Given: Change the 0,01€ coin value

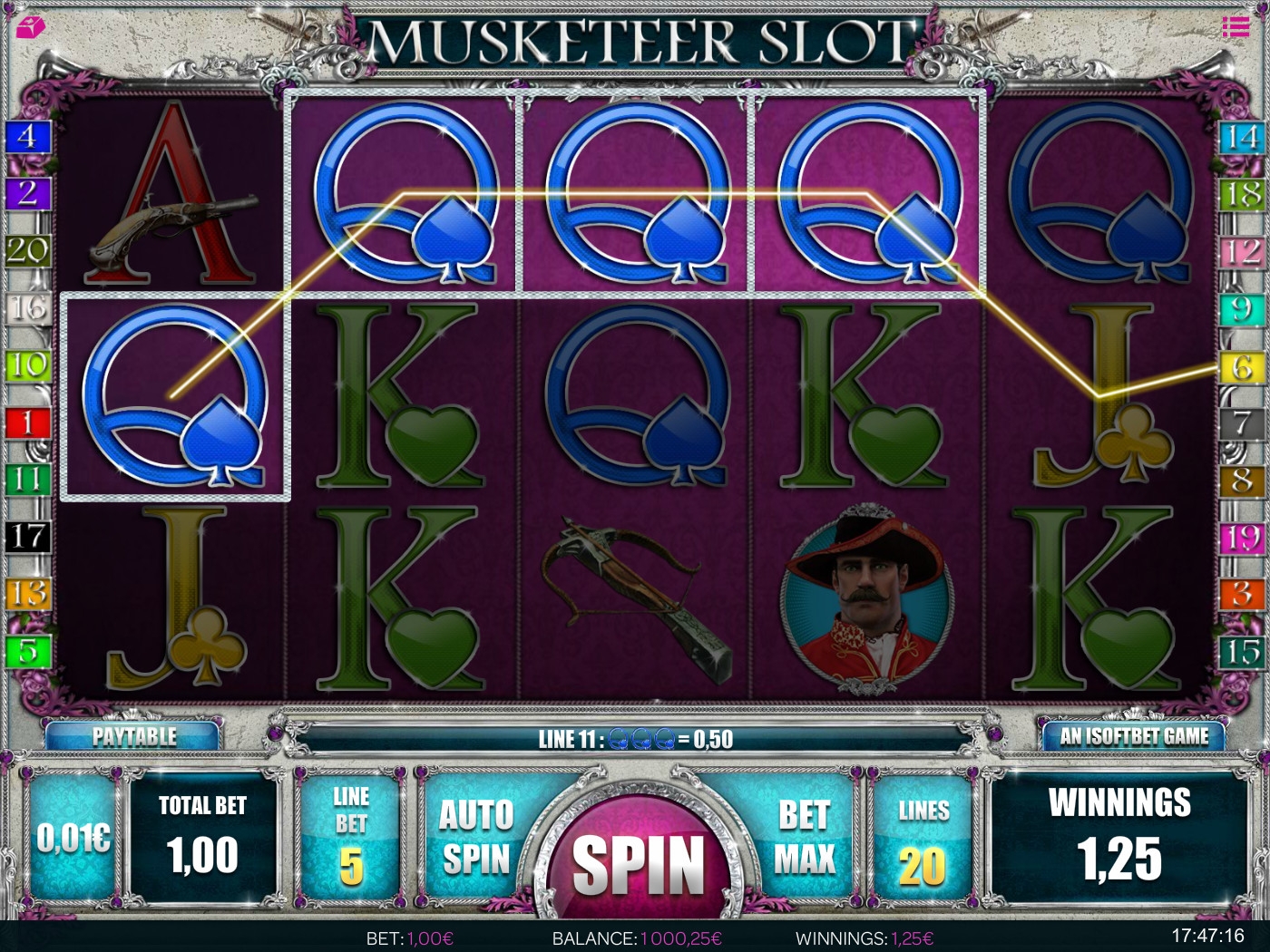Looking at the screenshot, I should pyautogui.click(x=73, y=839).
